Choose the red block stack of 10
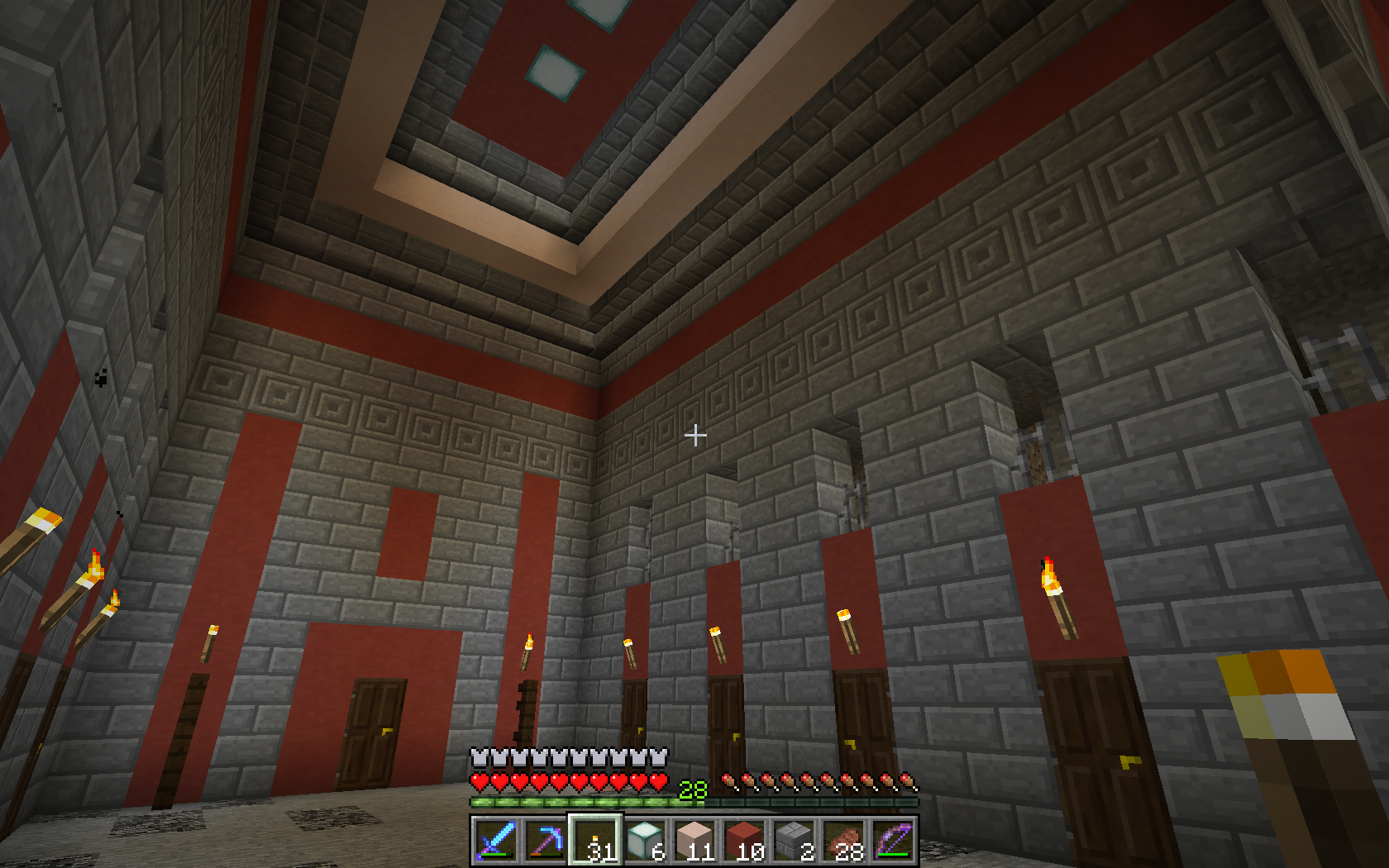Screen dimensions: 1389x868 [743, 841]
